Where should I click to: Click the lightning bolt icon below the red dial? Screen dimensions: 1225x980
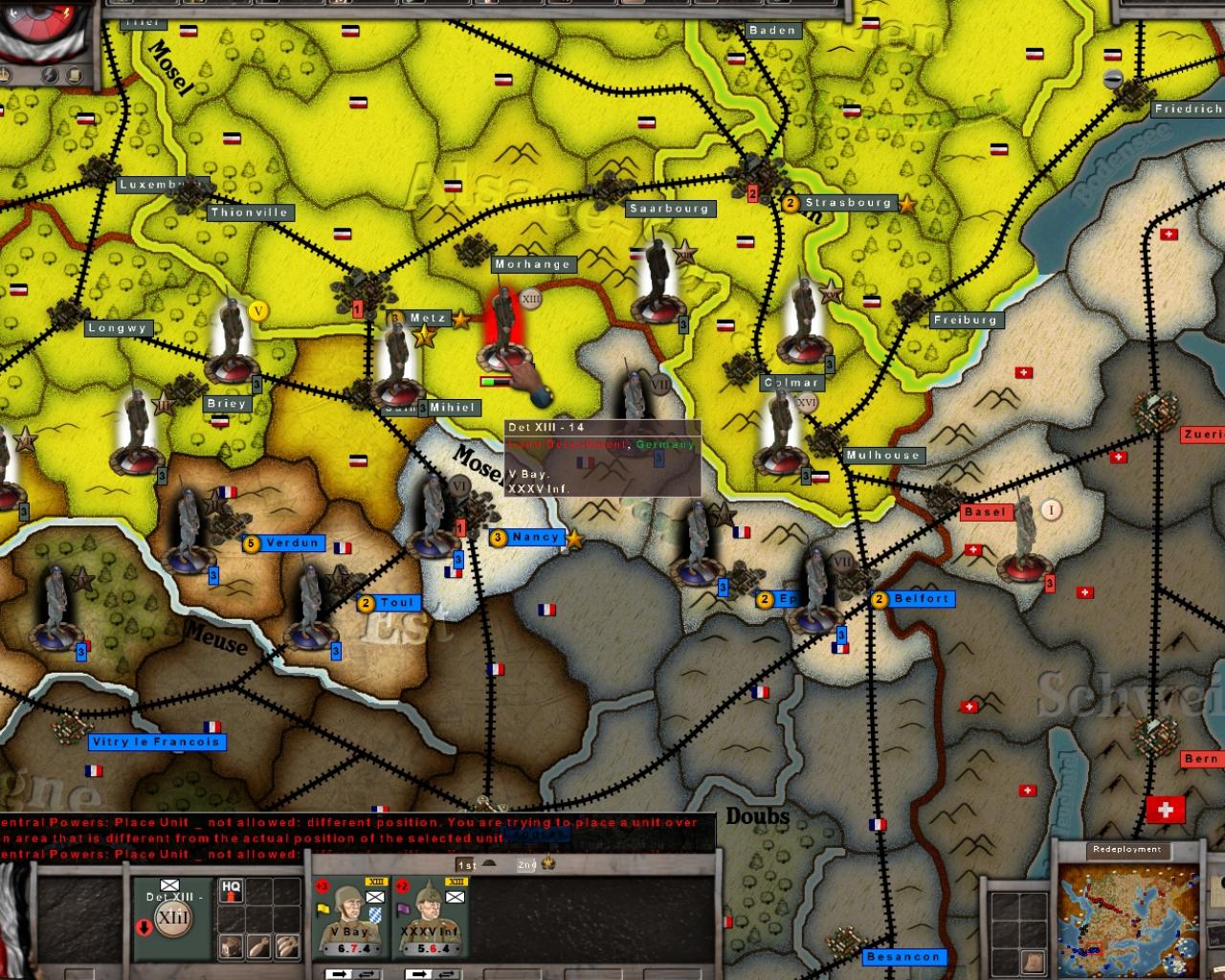click(x=50, y=76)
